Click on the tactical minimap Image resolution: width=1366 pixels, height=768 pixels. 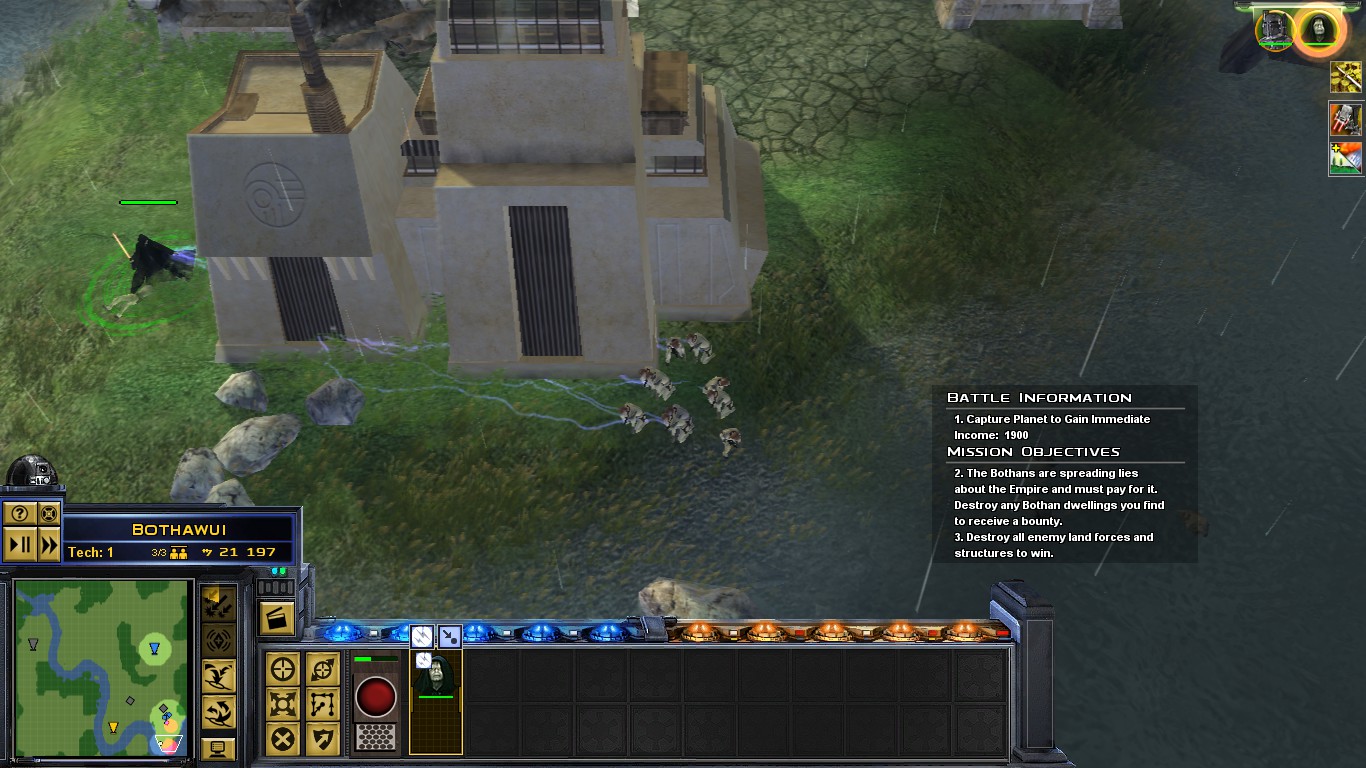click(x=102, y=667)
